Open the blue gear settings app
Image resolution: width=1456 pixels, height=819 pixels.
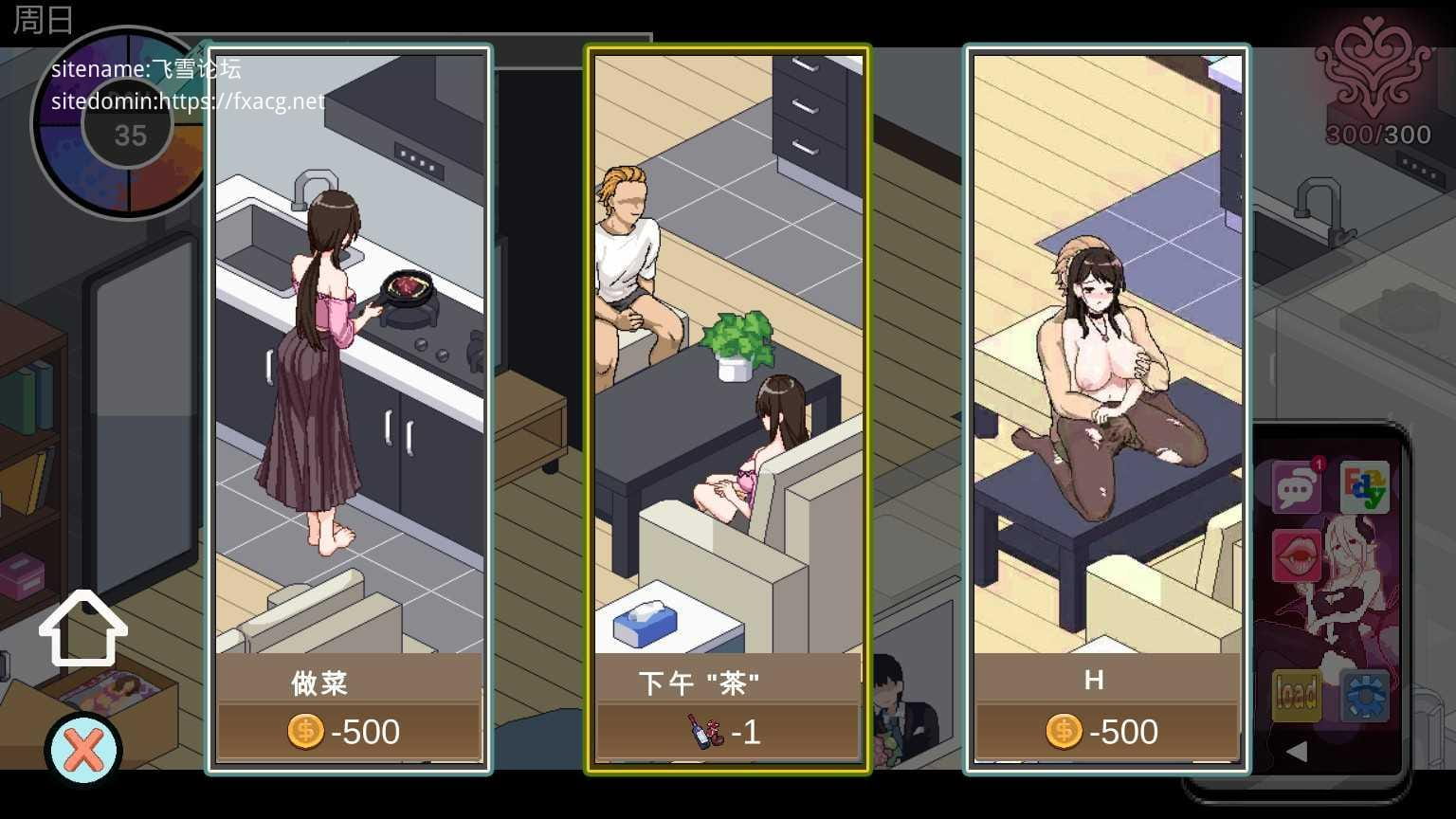tap(1365, 695)
